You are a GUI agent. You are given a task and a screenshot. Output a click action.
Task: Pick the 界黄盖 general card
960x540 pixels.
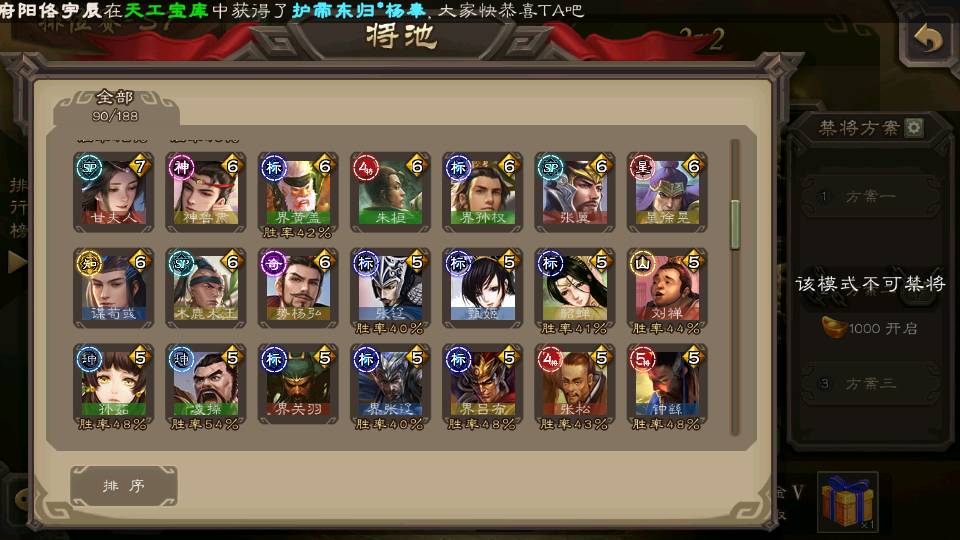click(297, 193)
